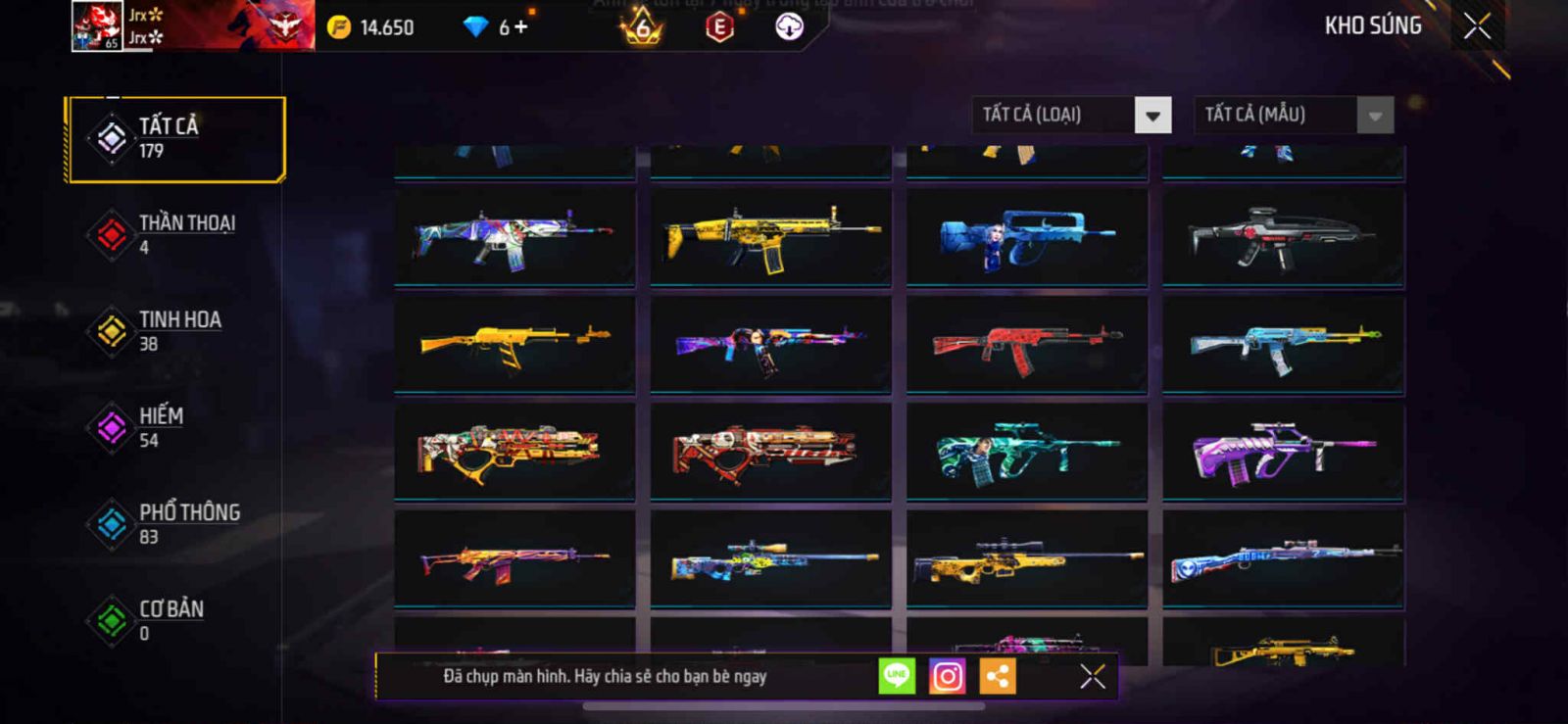
Task: Select the Cơ Bản rarity tab
Action: click(x=175, y=620)
